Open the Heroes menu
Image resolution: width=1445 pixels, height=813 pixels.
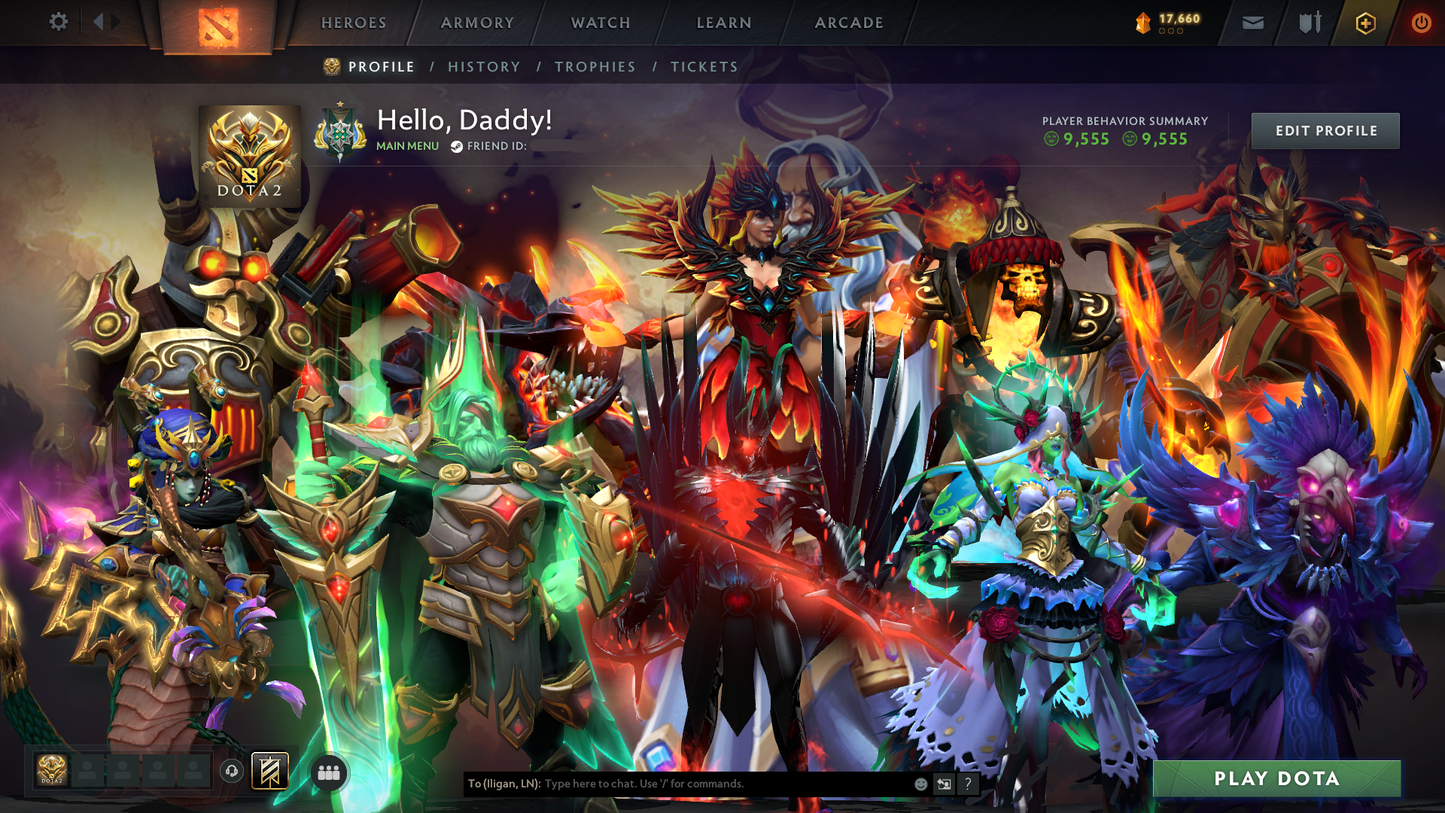354,23
